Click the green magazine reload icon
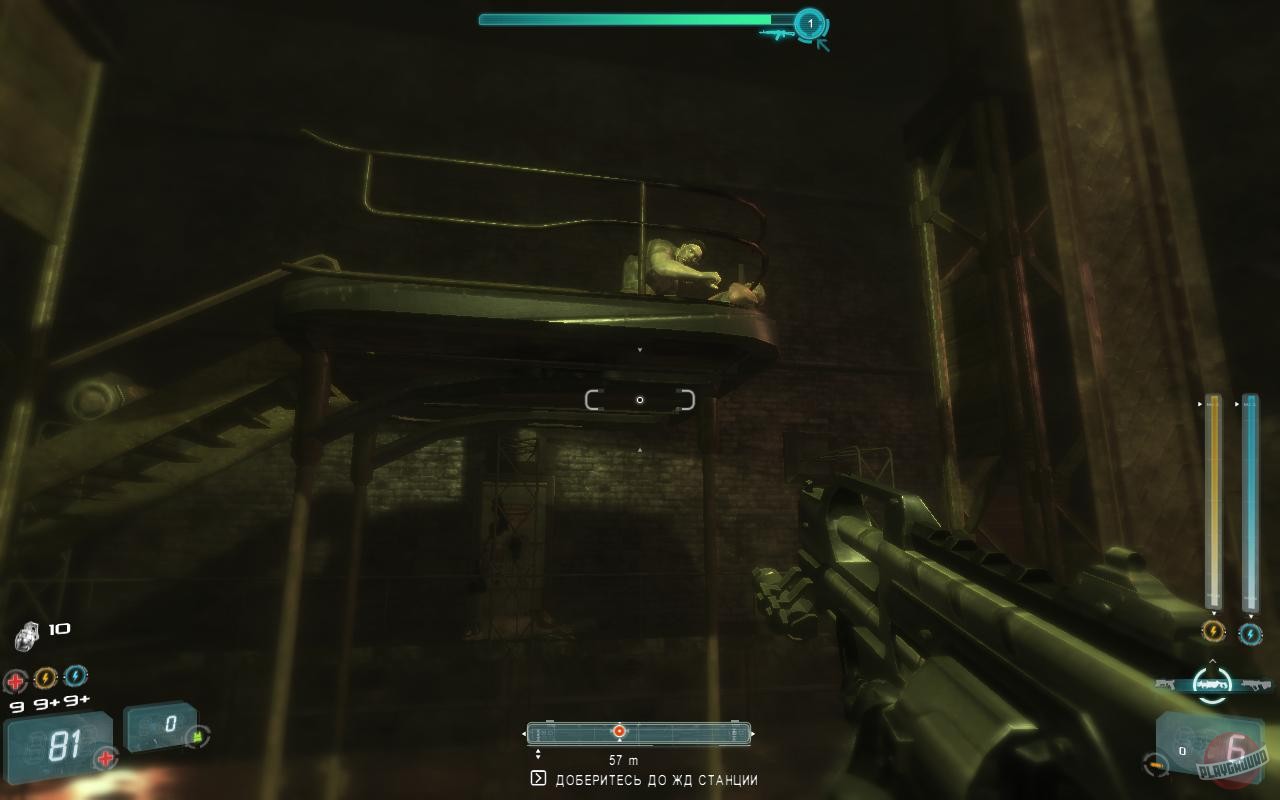Viewport: 1280px width, 800px height. (197, 737)
